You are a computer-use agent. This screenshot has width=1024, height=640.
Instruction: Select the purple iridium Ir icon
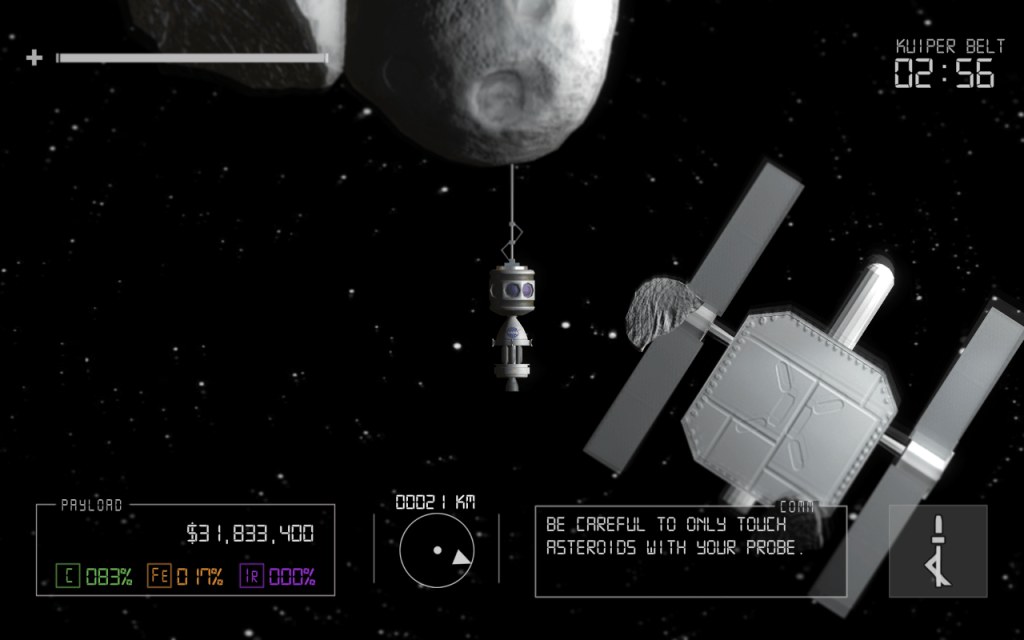click(251, 576)
